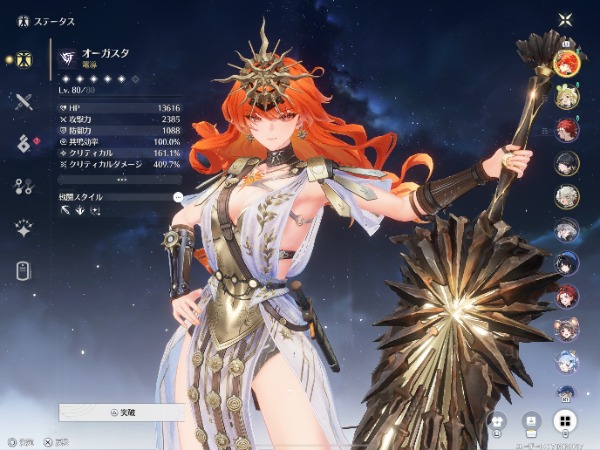Open the sparkle star tab
The height and width of the screenshot is (450, 600).
coord(25,228)
